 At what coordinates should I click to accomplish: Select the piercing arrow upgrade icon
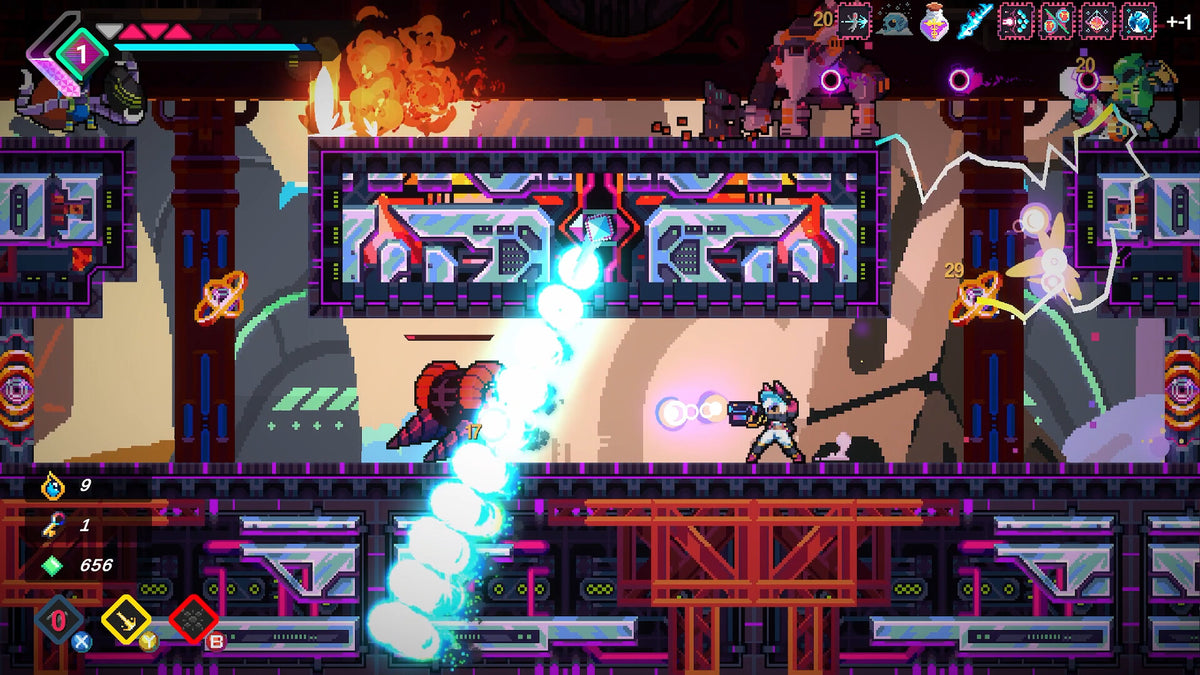(854, 20)
